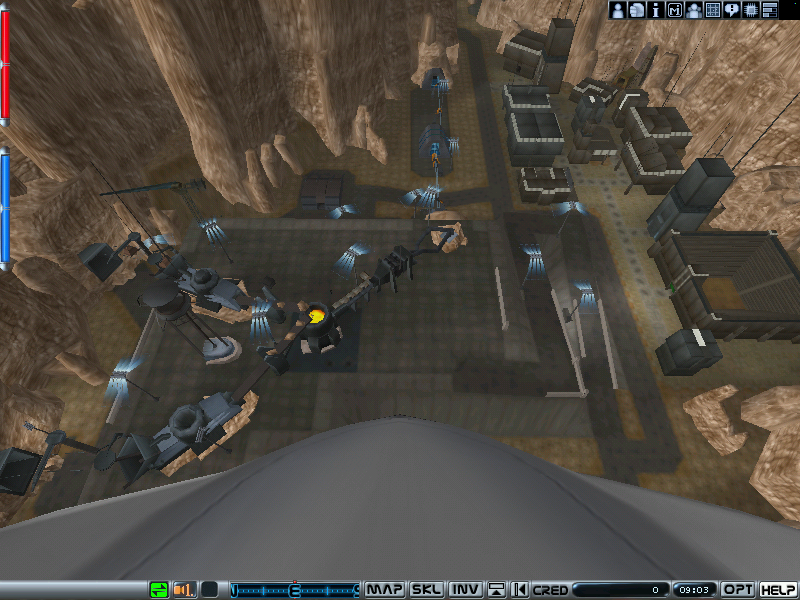The image size is (800, 600).
Task: Click the skip-to-start arrow beside CRED
Action: (519, 590)
